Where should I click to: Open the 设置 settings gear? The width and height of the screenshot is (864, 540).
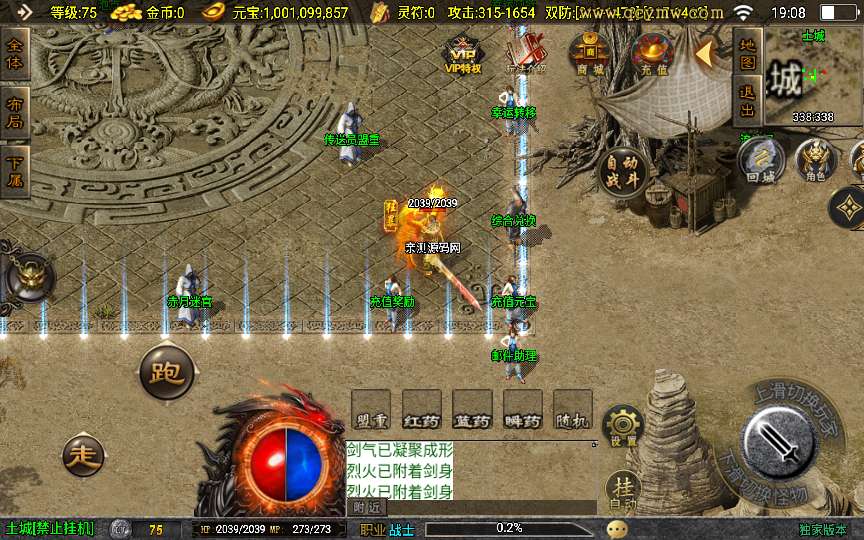click(x=623, y=427)
